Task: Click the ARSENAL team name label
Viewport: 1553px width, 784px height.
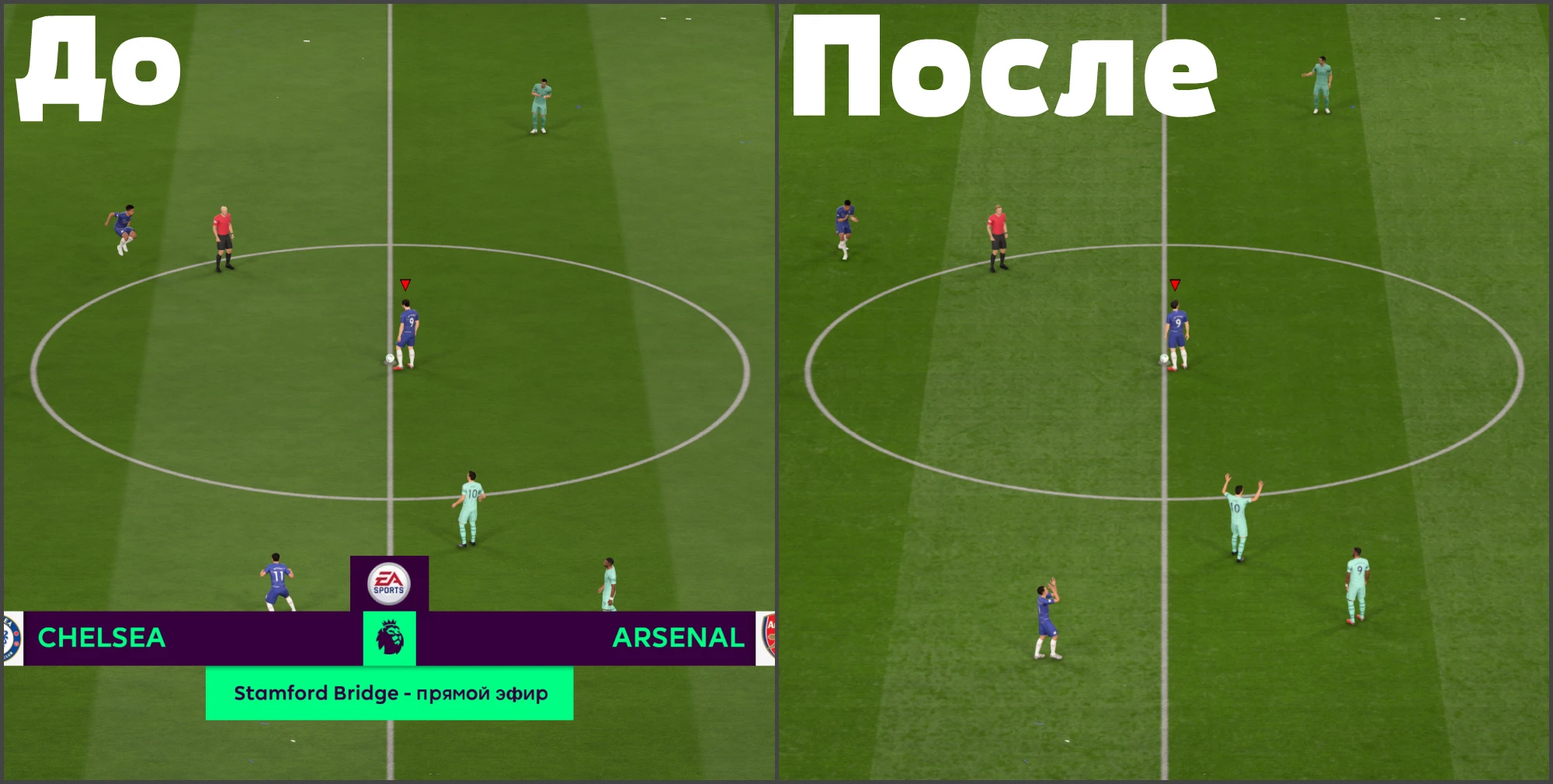Action: point(677,639)
